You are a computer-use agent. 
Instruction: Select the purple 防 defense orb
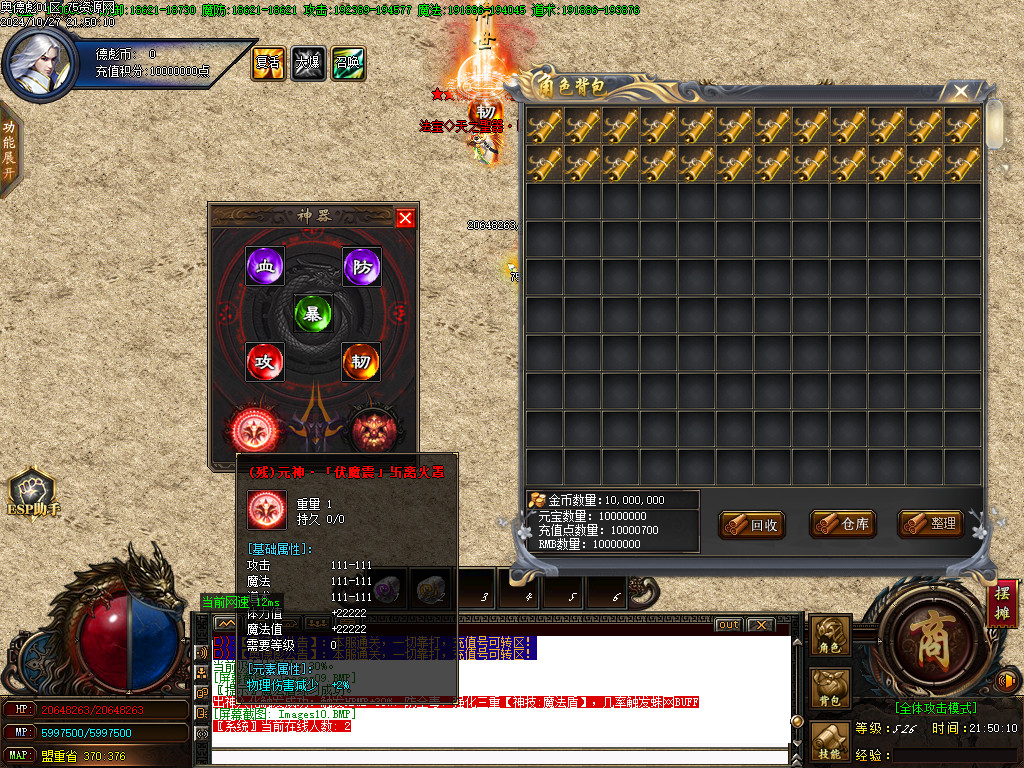pyautogui.click(x=361, y=266)
